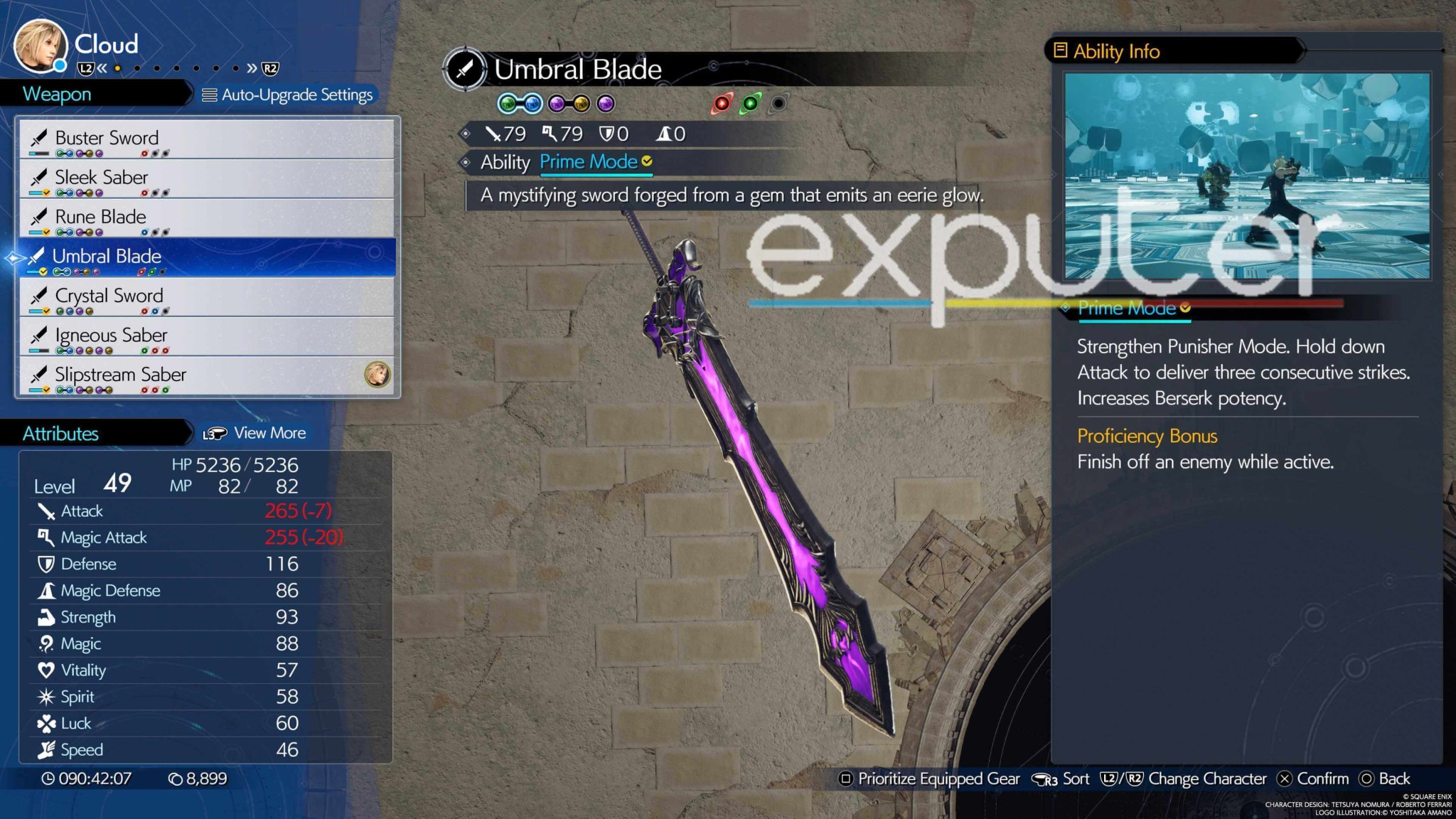The image size is (1456, 819).
Task: Select the Buster Sword weapon
Action: [206, 139]
